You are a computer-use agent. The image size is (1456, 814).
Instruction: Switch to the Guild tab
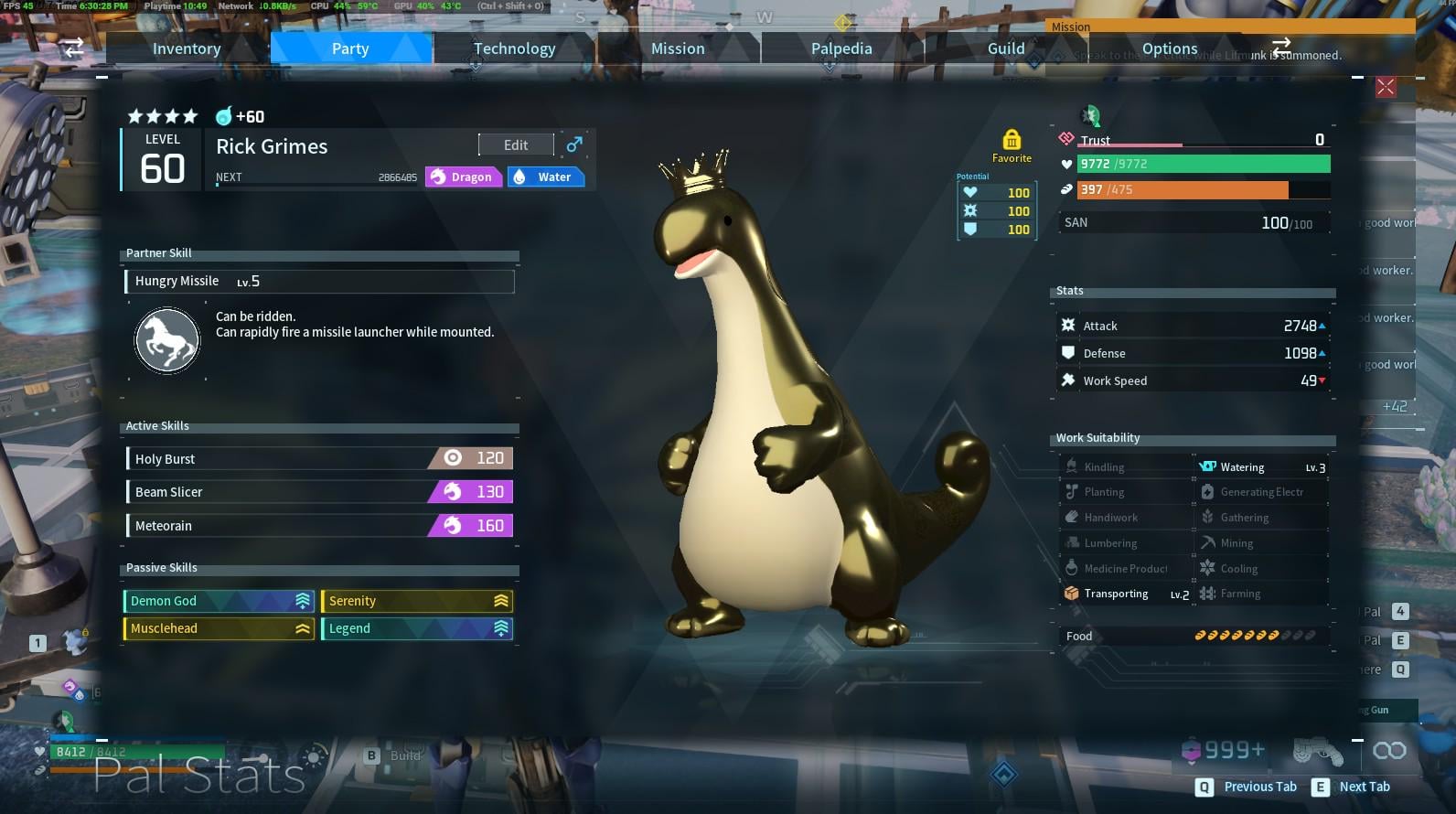coord(1006,48)
